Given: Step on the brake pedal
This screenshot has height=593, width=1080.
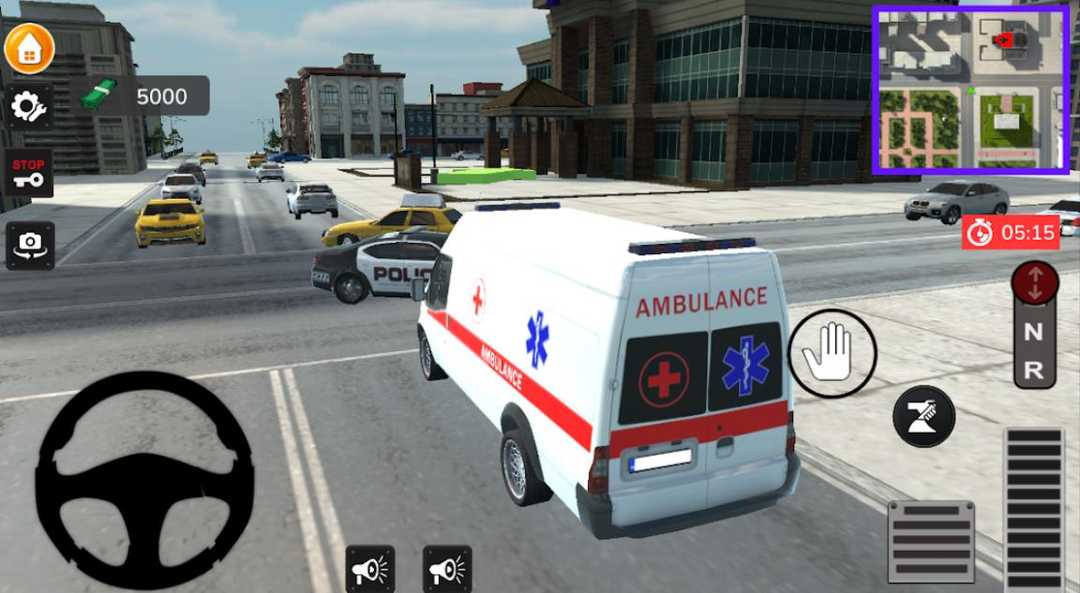Looking at the screenshot, I should click(x=930, y=541).
